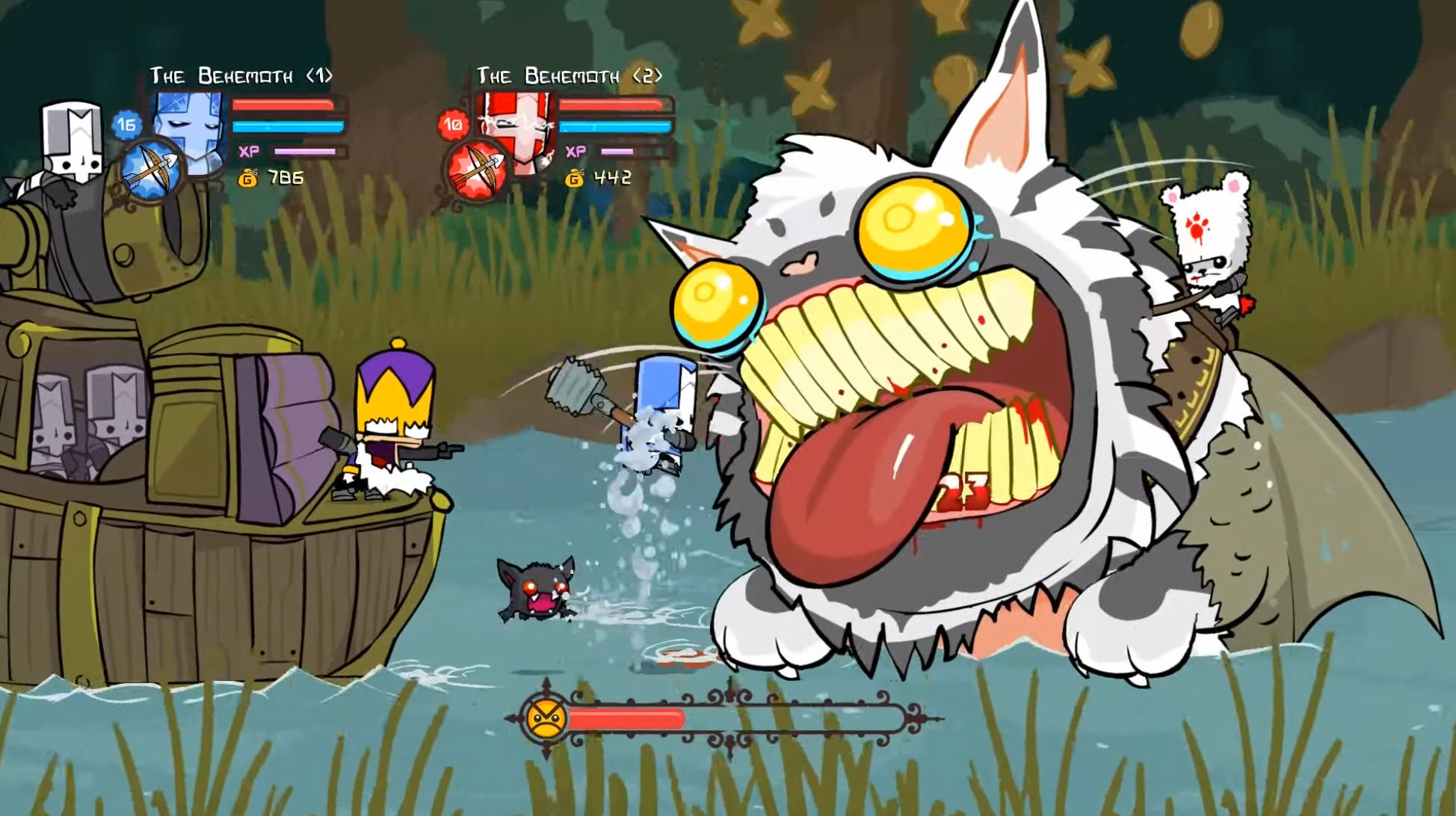The image size is (1456, 816).
Task: Click the 442 gold amount text
Action: (613, 179)
